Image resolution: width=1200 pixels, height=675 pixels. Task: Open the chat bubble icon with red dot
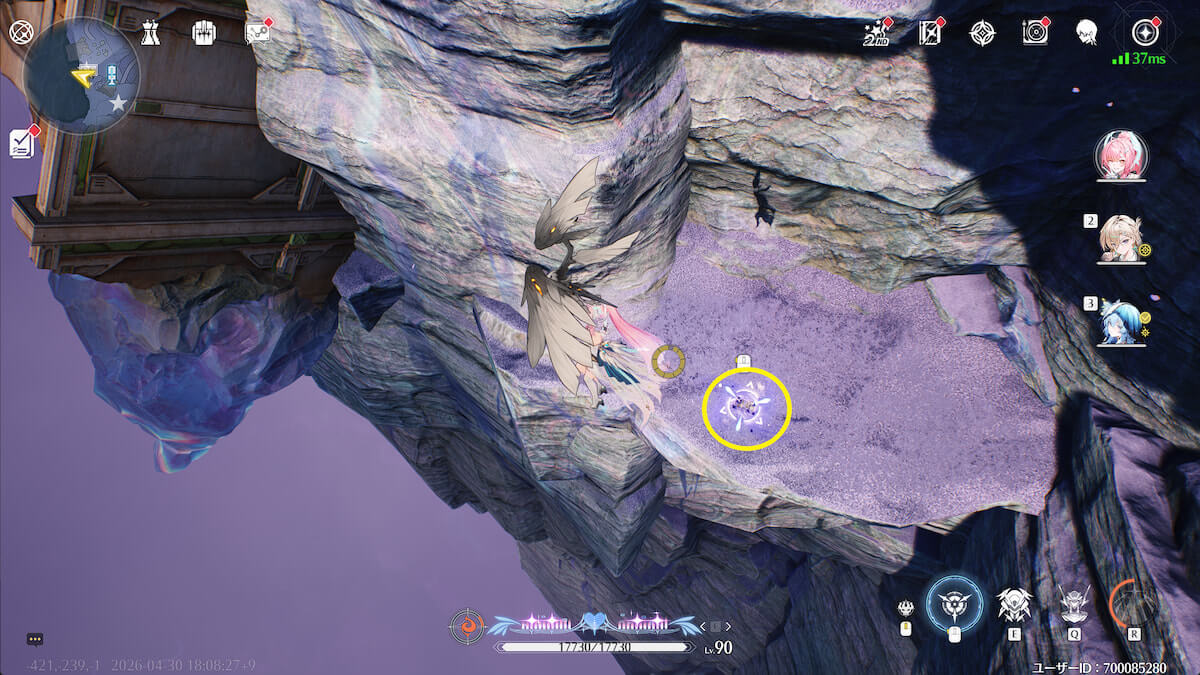[x=258, y=32]
